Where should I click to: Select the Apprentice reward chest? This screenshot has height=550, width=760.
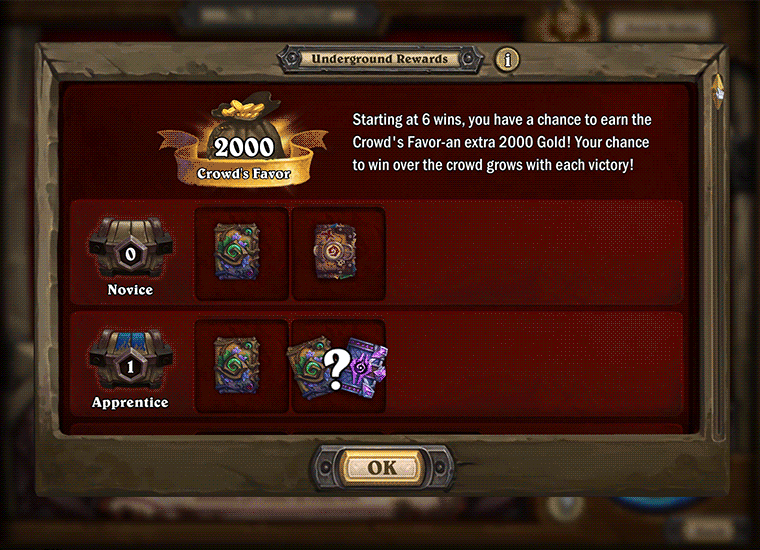click(130, 357)
